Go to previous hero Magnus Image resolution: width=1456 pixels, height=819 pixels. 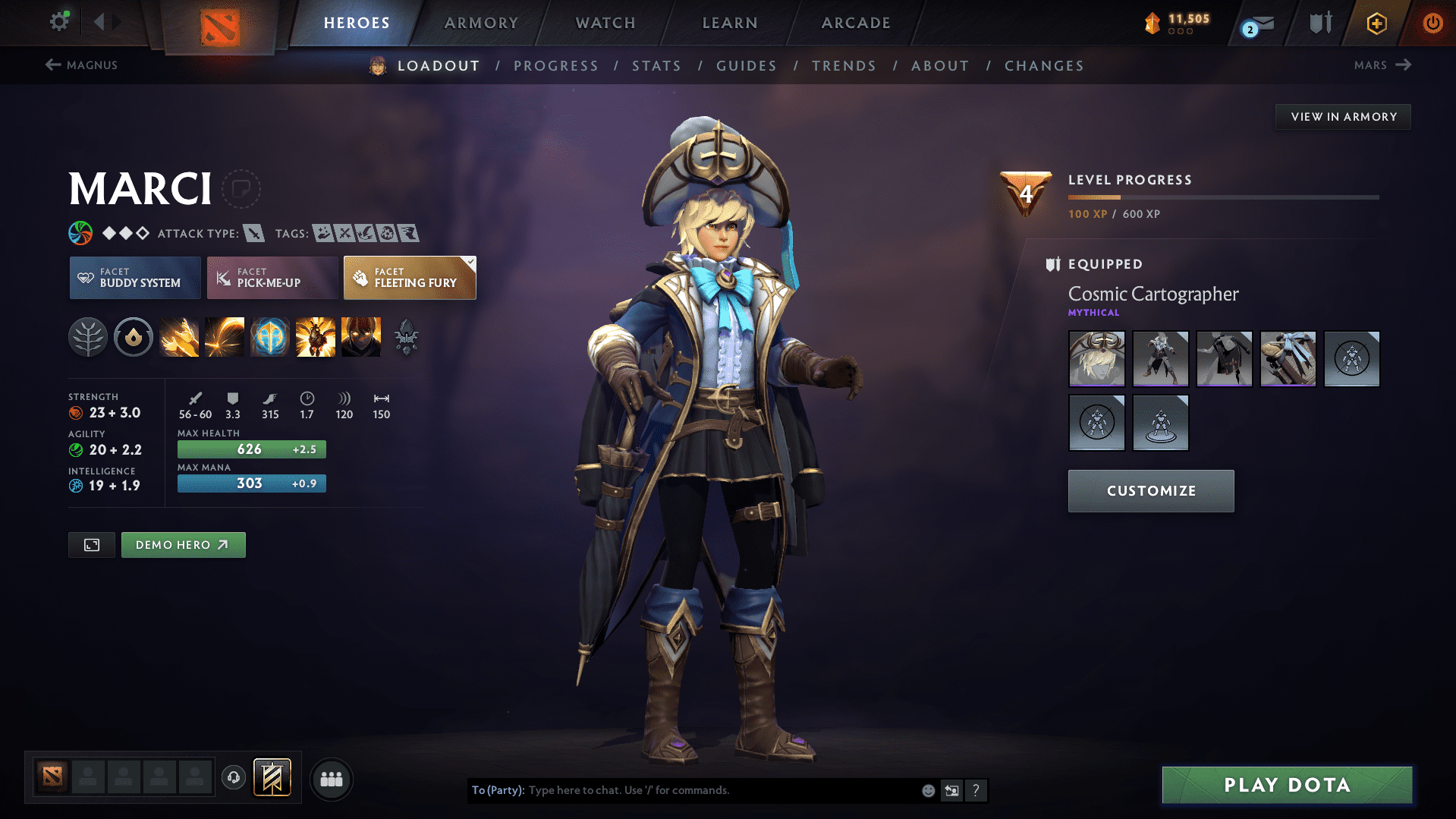(x=81, y=65)
